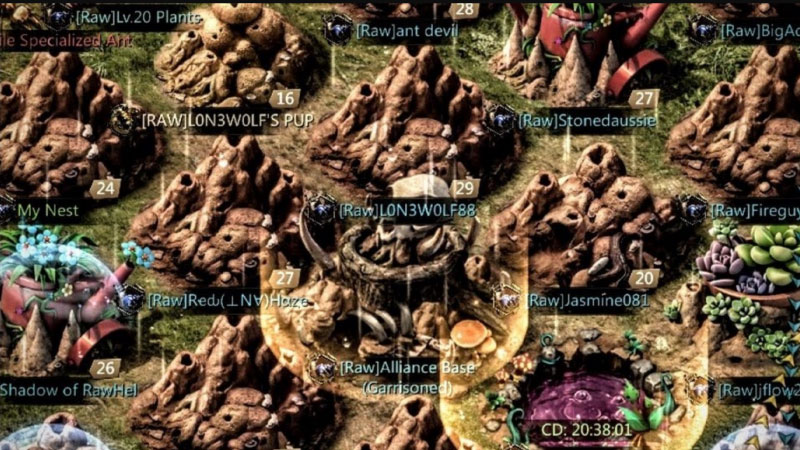Select the [Raw]Fireguy name label

click(752, 211)
